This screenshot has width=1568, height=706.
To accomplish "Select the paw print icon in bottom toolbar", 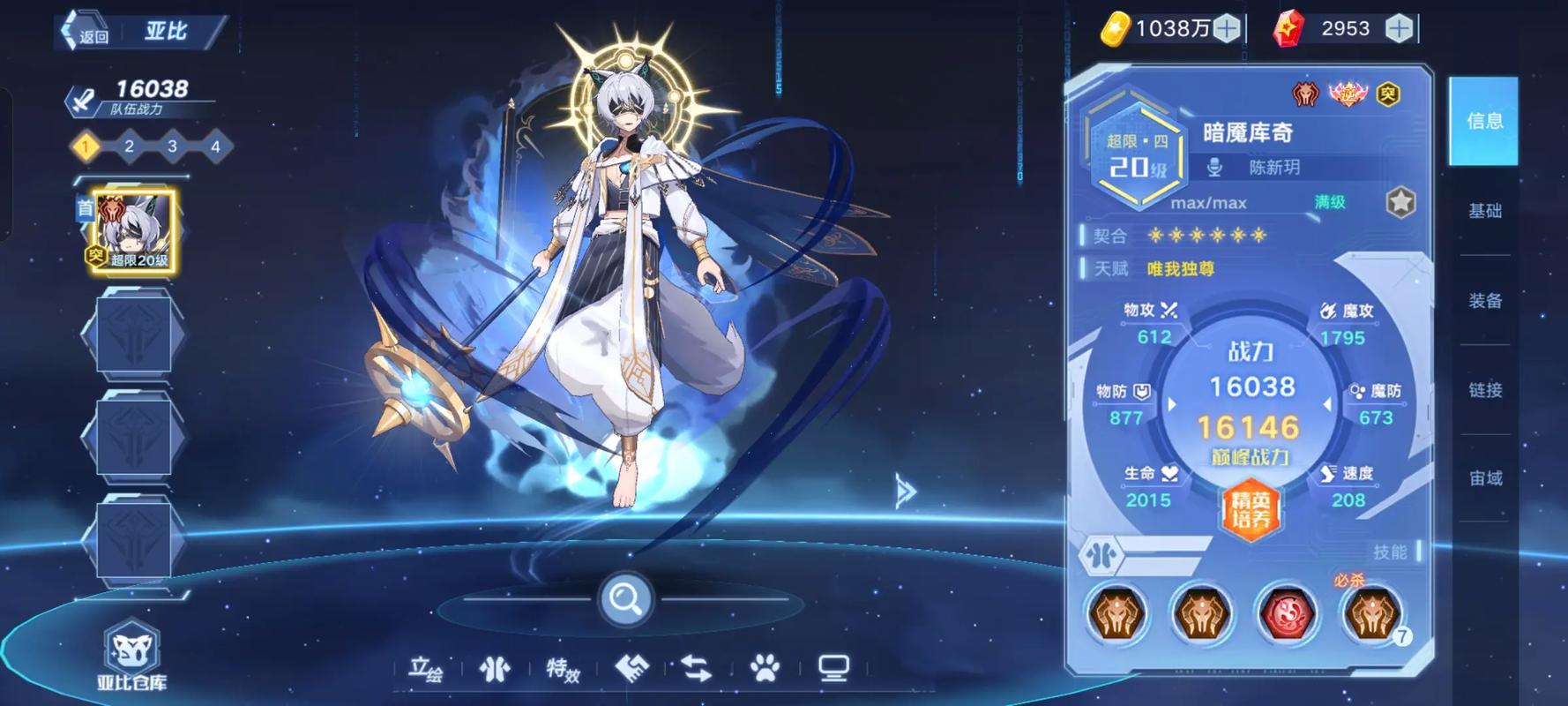I will point(766,668).
